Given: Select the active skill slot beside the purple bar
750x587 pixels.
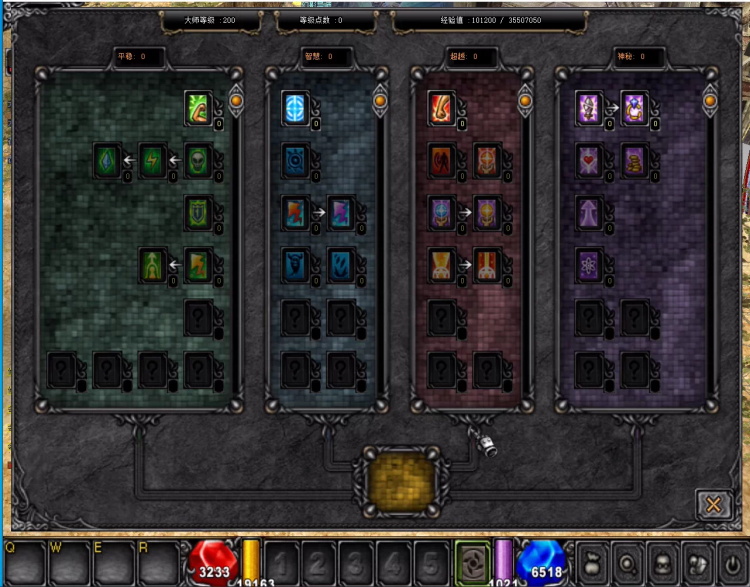Looking at the screenshot, I should [x=472, y=561].
